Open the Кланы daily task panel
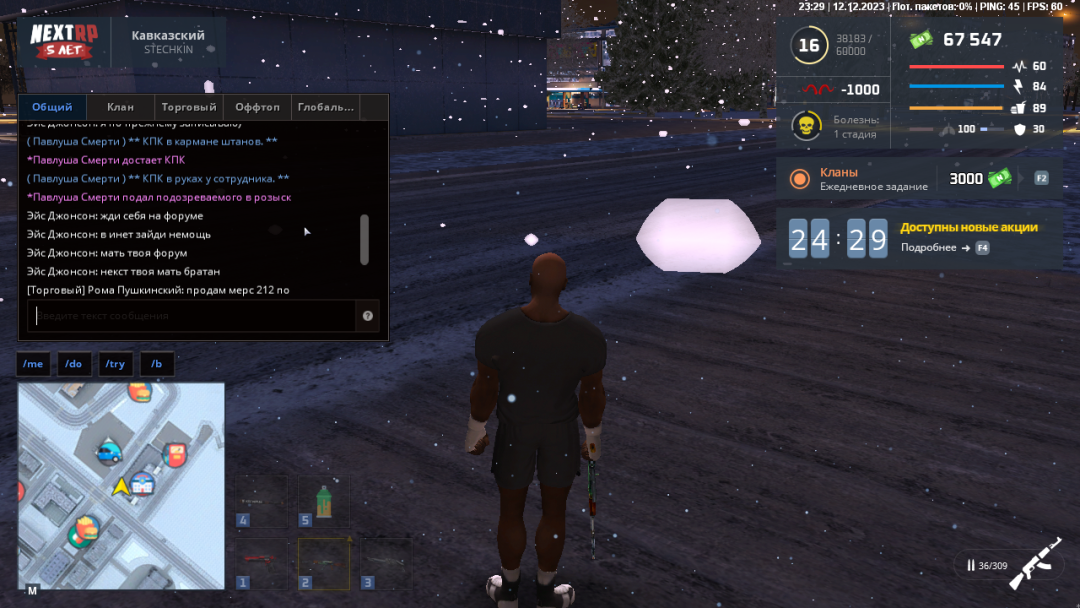 (918, 179)
